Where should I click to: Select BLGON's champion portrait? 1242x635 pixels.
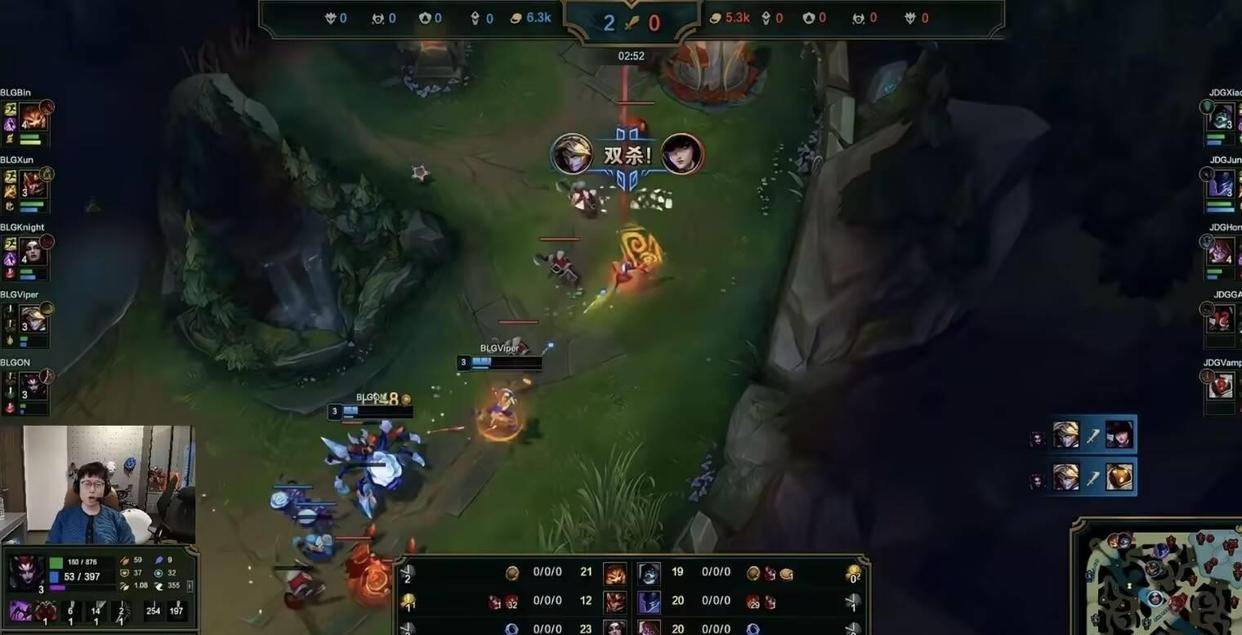pyautogui.click(x=33, y=386)
